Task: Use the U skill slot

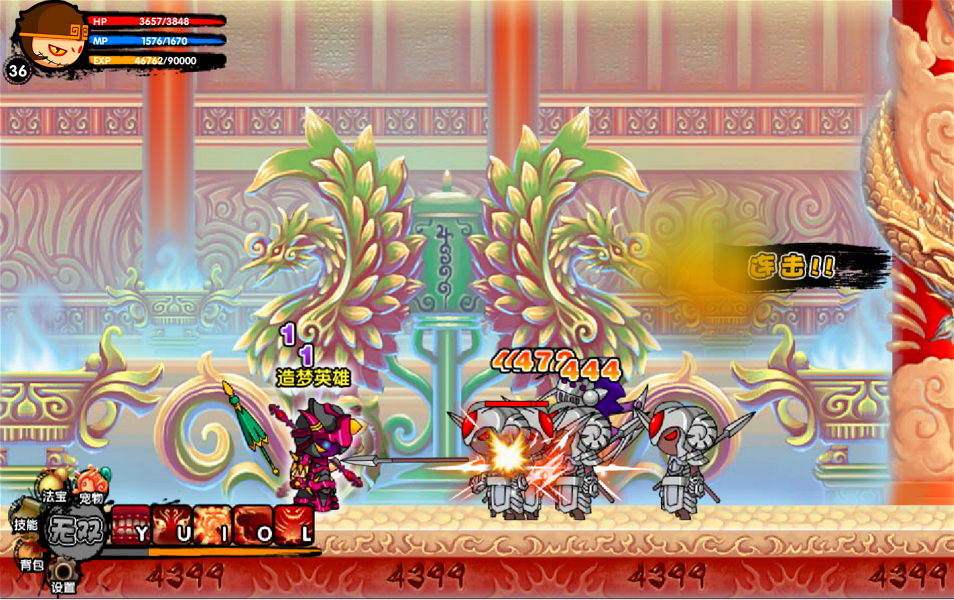Action: pyautogui.click(x=173, y=525)
